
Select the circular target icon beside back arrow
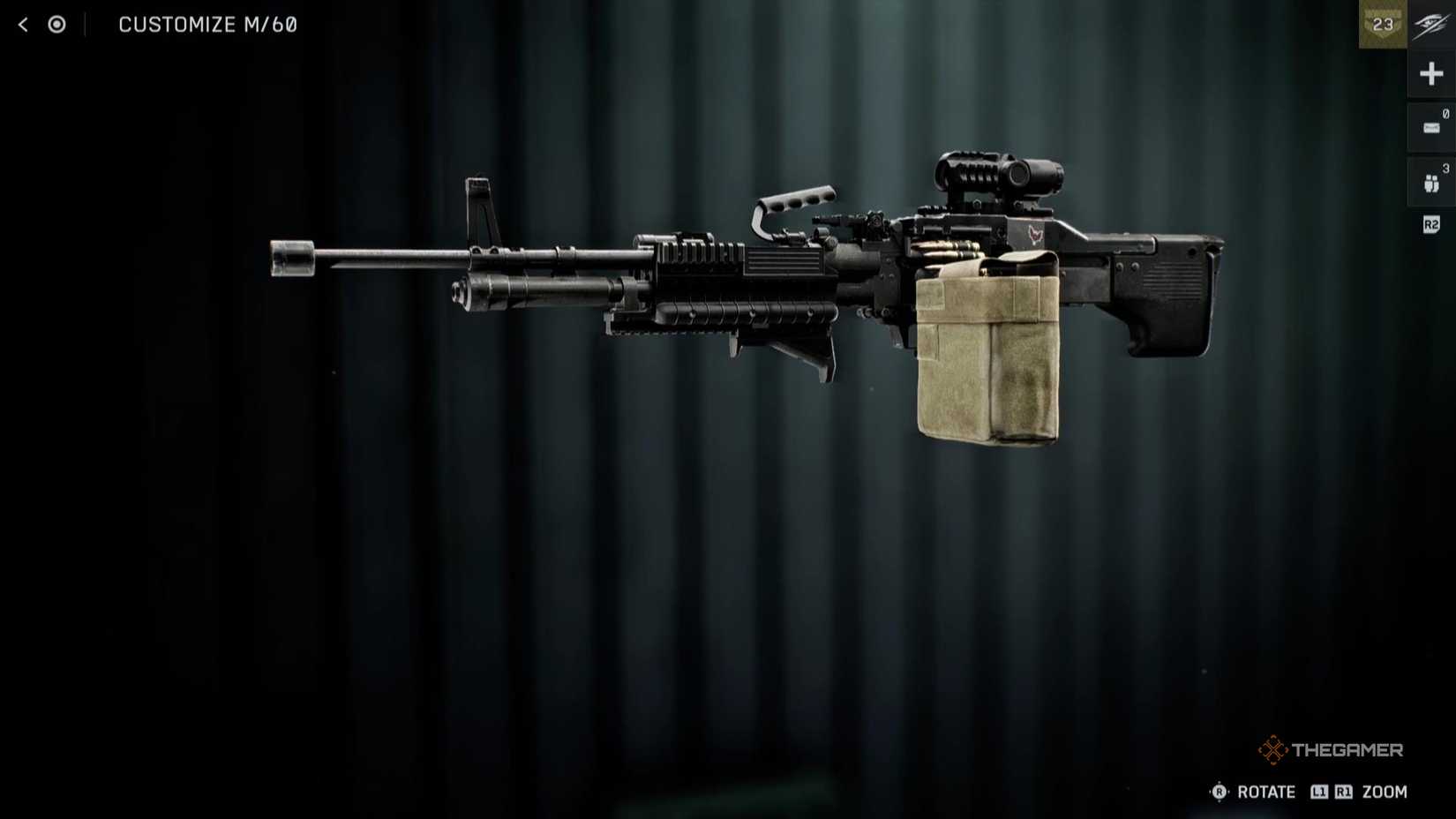click(x=56, y=24)
